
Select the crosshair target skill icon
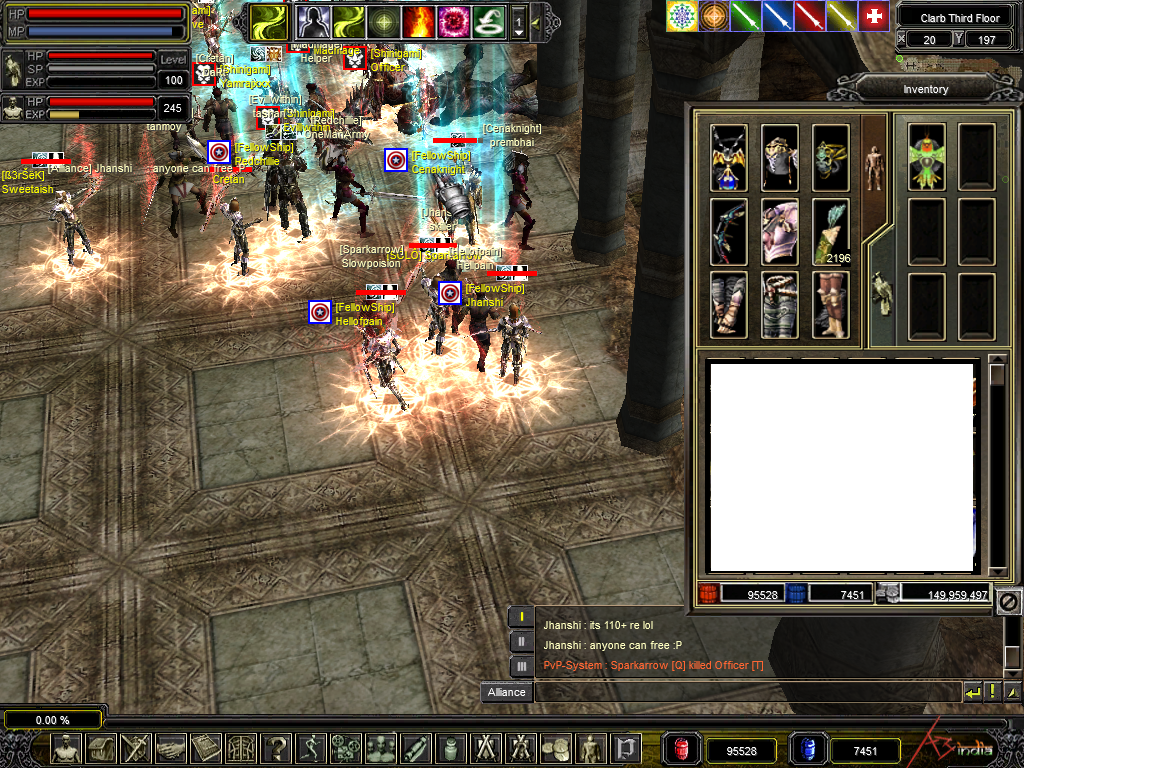click(x=383, y=21)
